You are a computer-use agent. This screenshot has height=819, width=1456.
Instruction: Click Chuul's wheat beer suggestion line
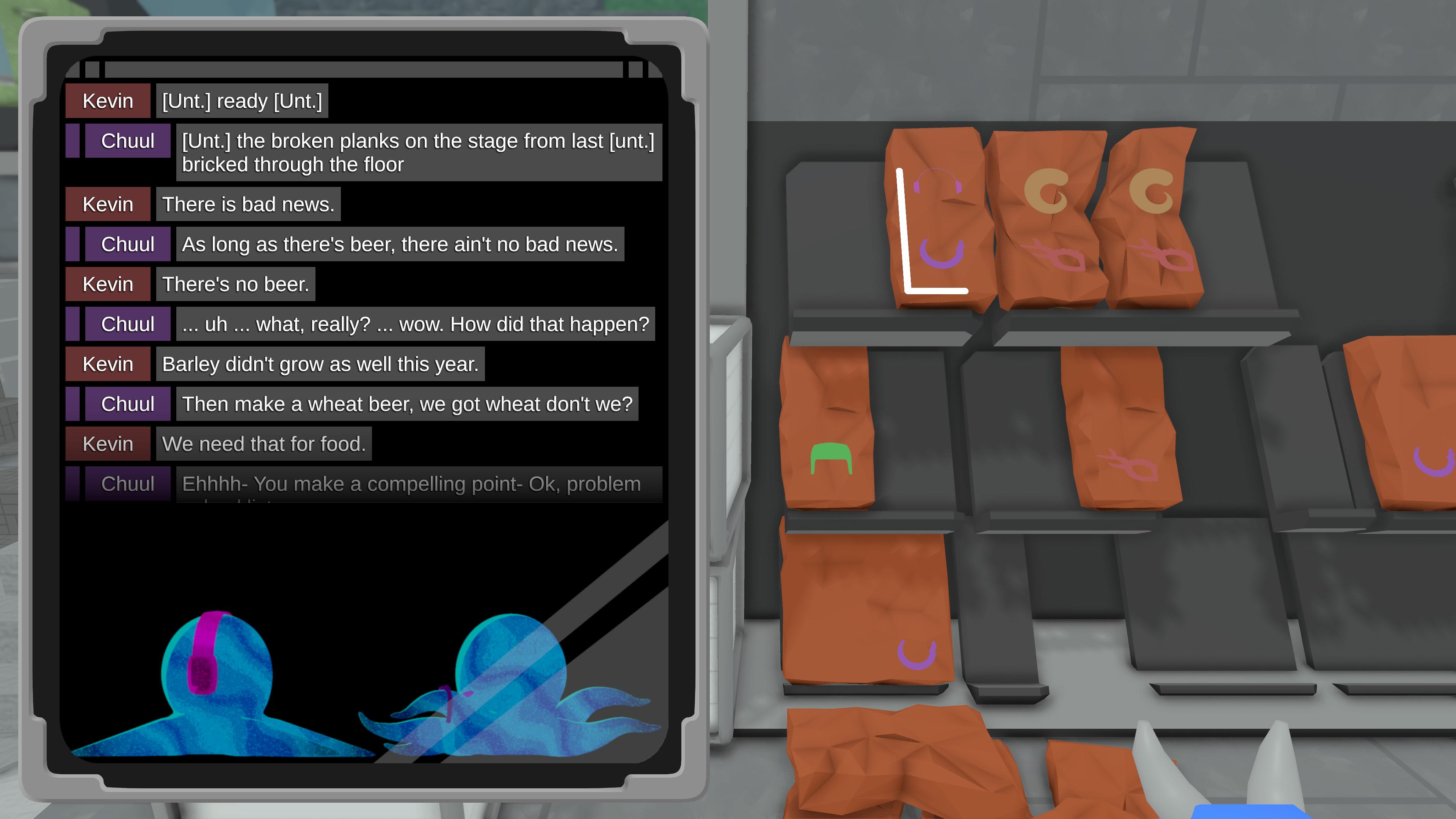pyautogui.click(x=407, y=404)
